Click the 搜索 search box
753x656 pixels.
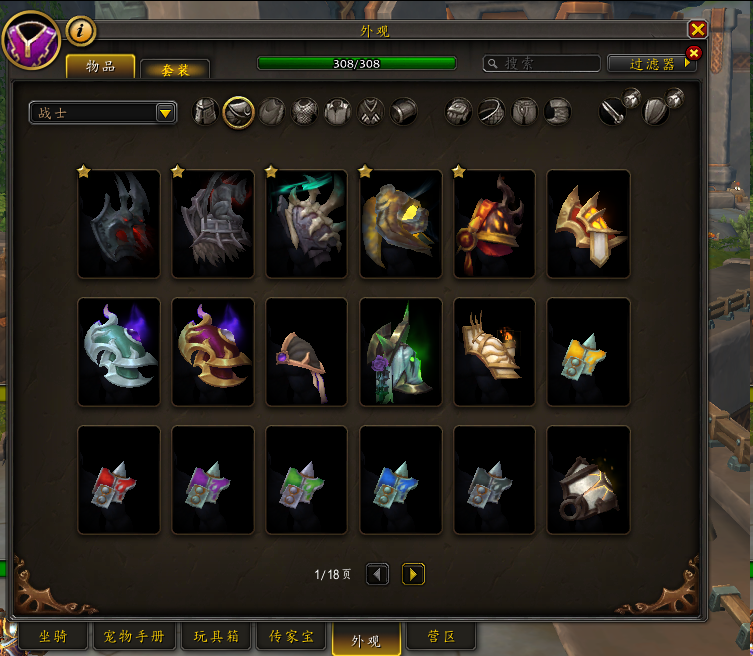[x=540, y=63]
